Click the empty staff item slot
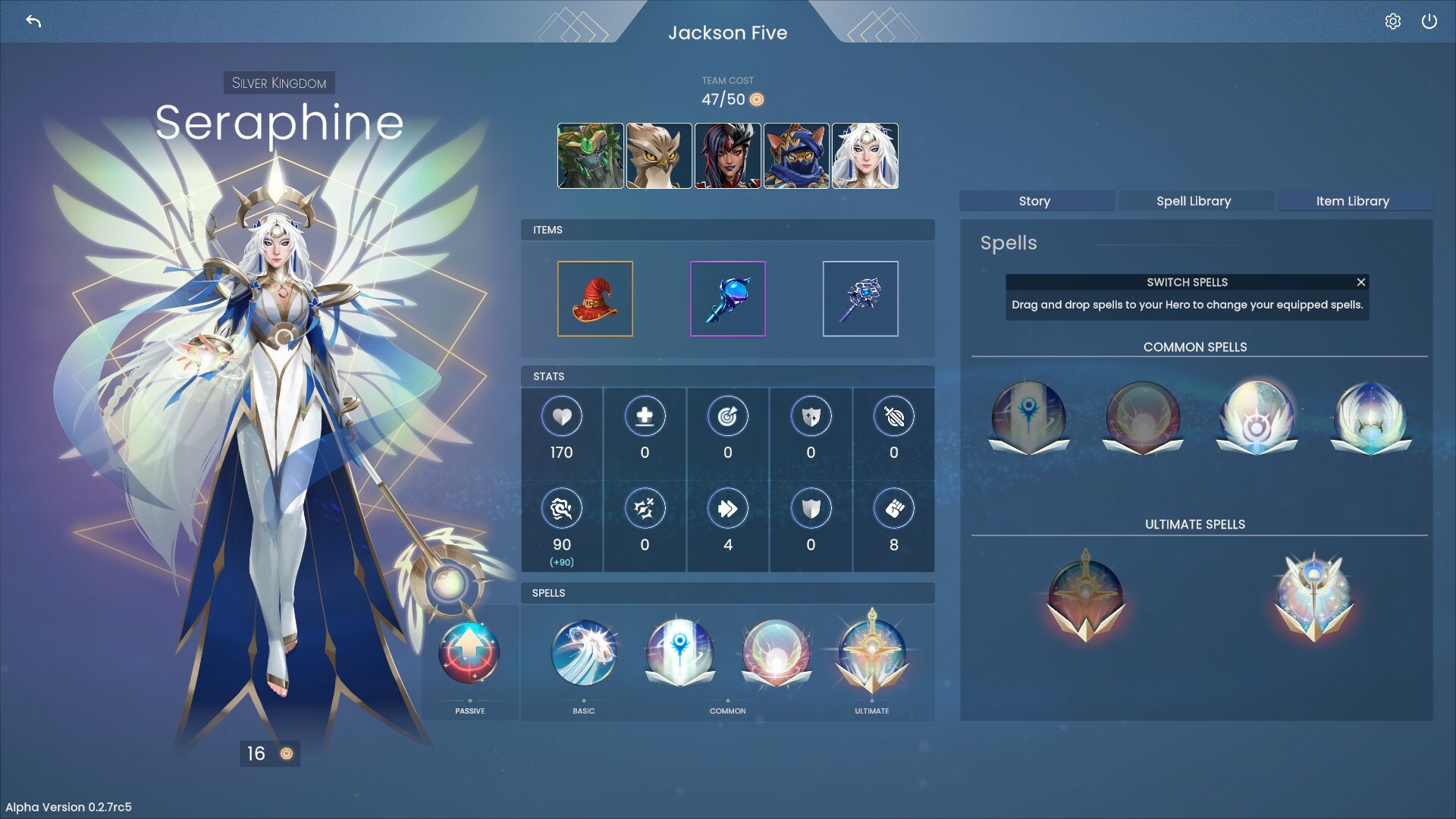 pyautogui.click(x=860, y=298)
